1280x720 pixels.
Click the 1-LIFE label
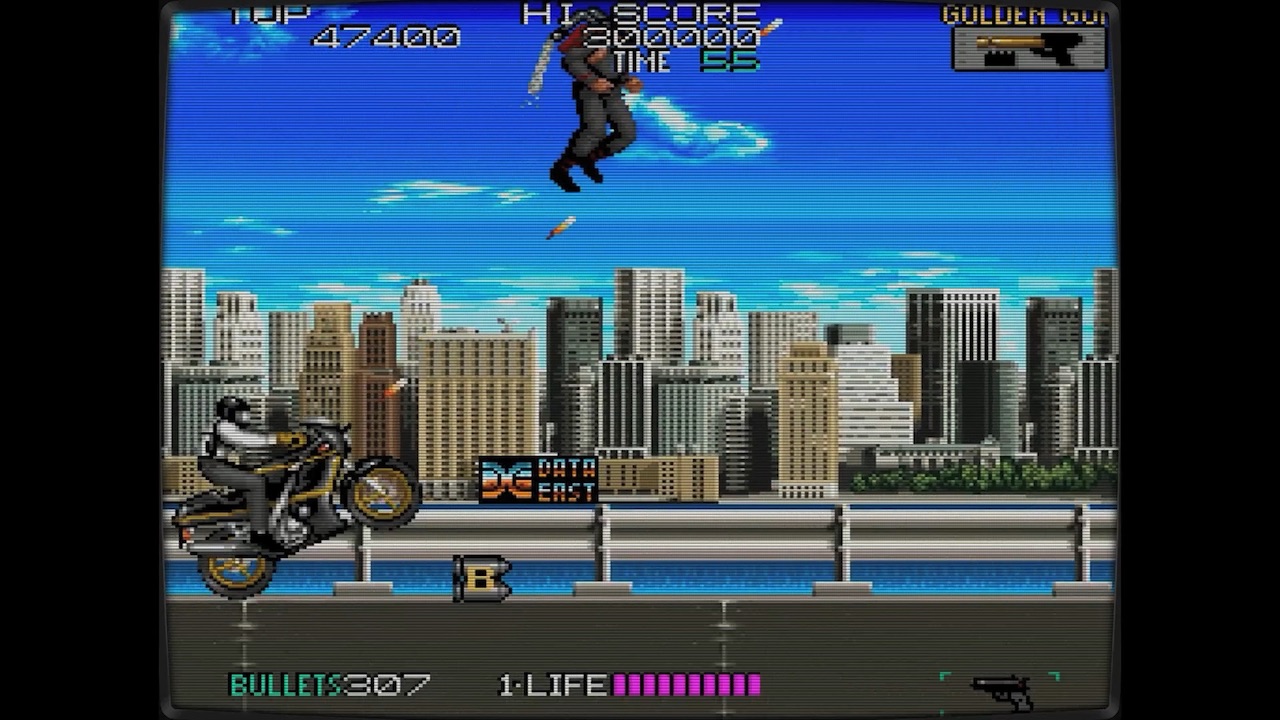point(555,686)
